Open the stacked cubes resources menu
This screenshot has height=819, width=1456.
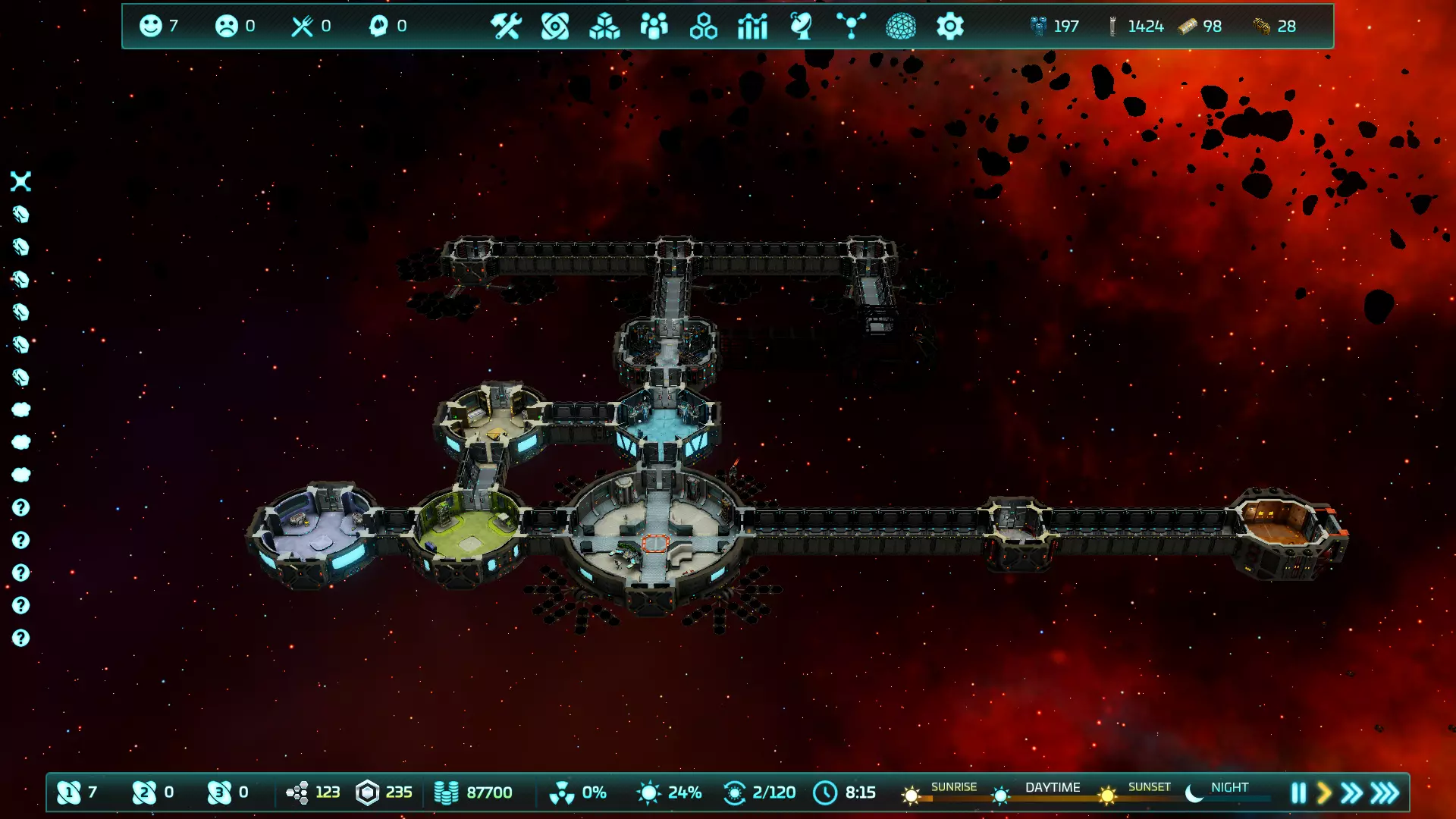tap(604, 27)
